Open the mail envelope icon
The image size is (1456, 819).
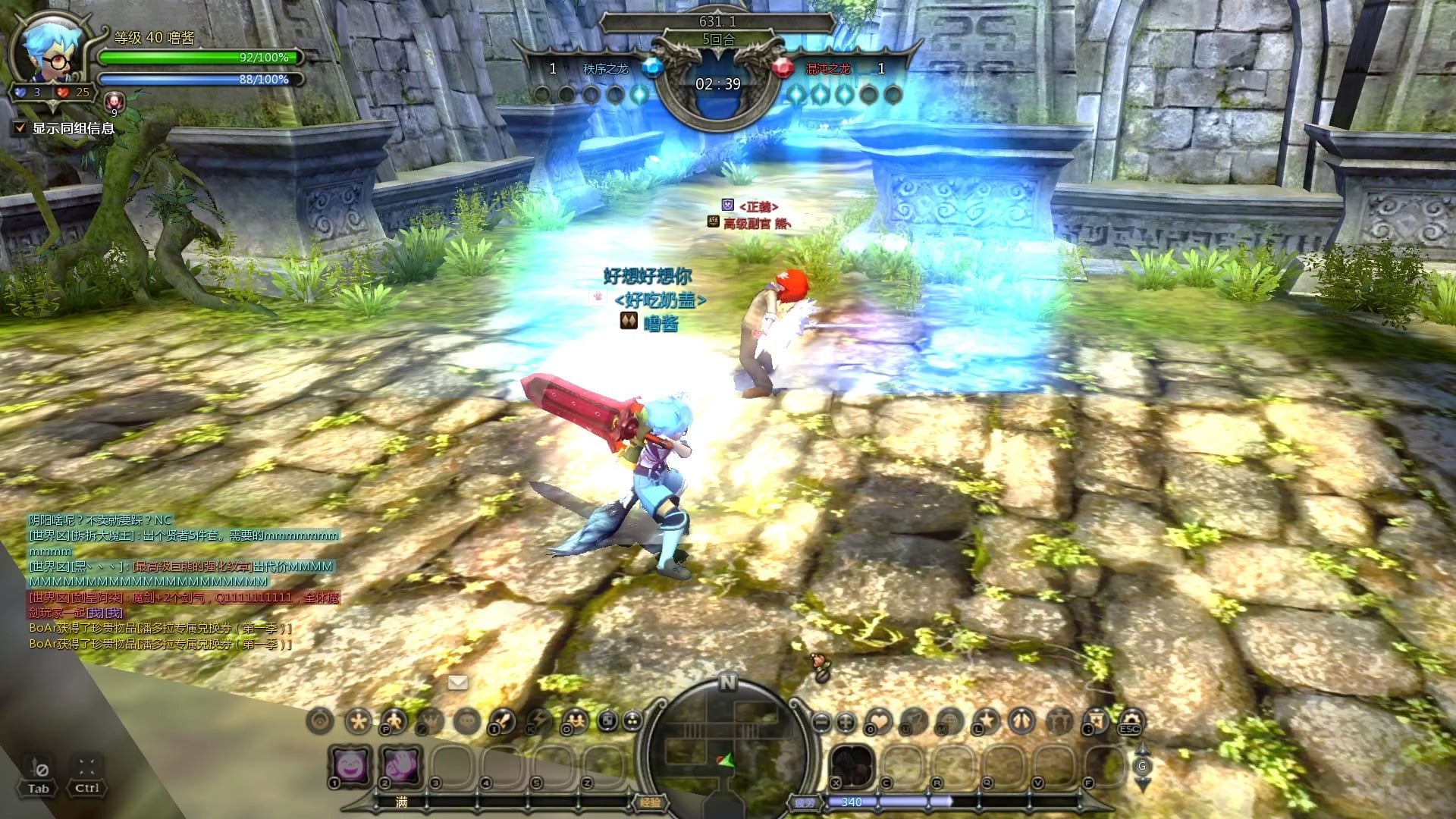pos(457,682)
